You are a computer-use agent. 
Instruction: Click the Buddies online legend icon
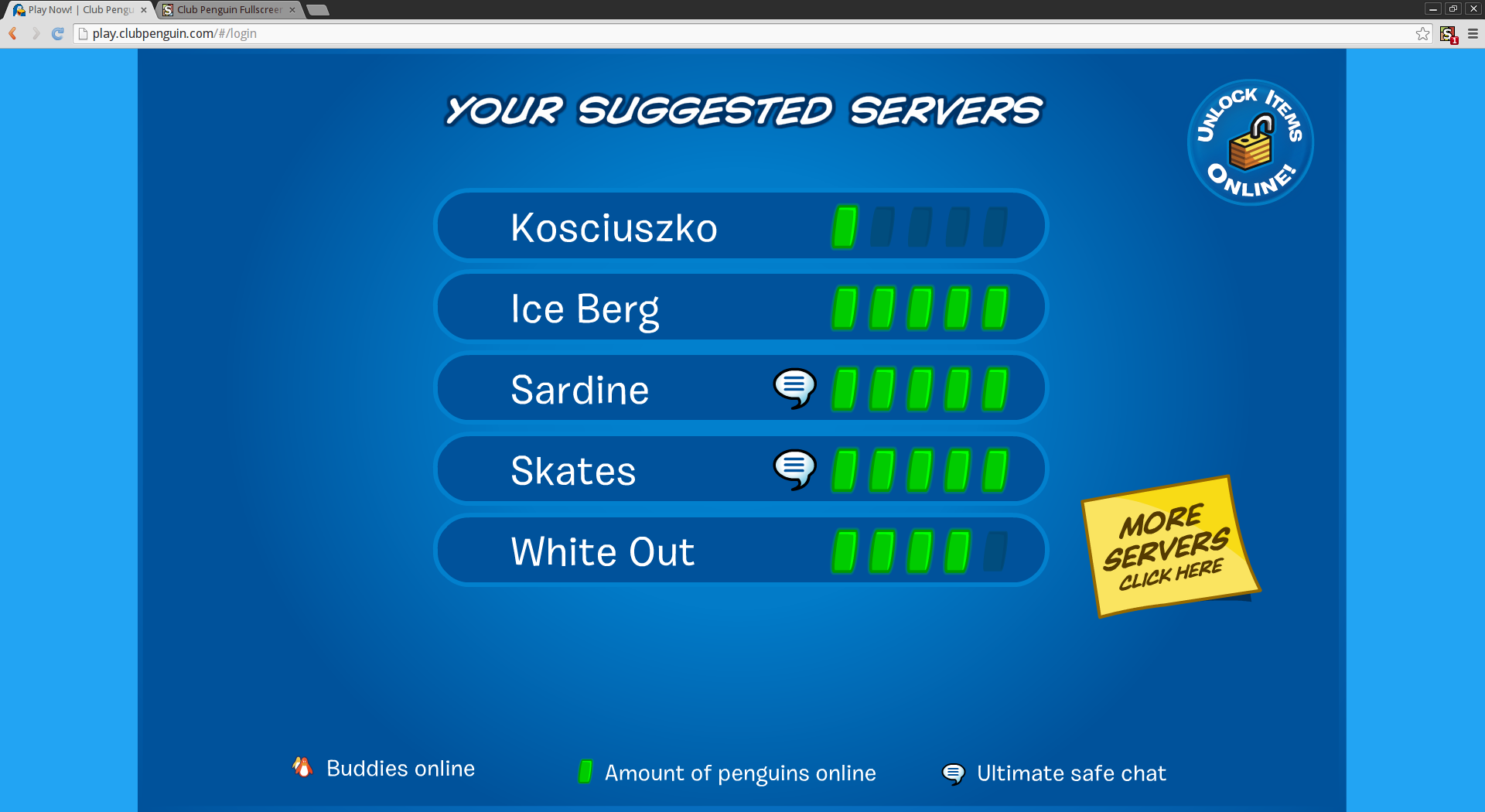coord(302,768)
